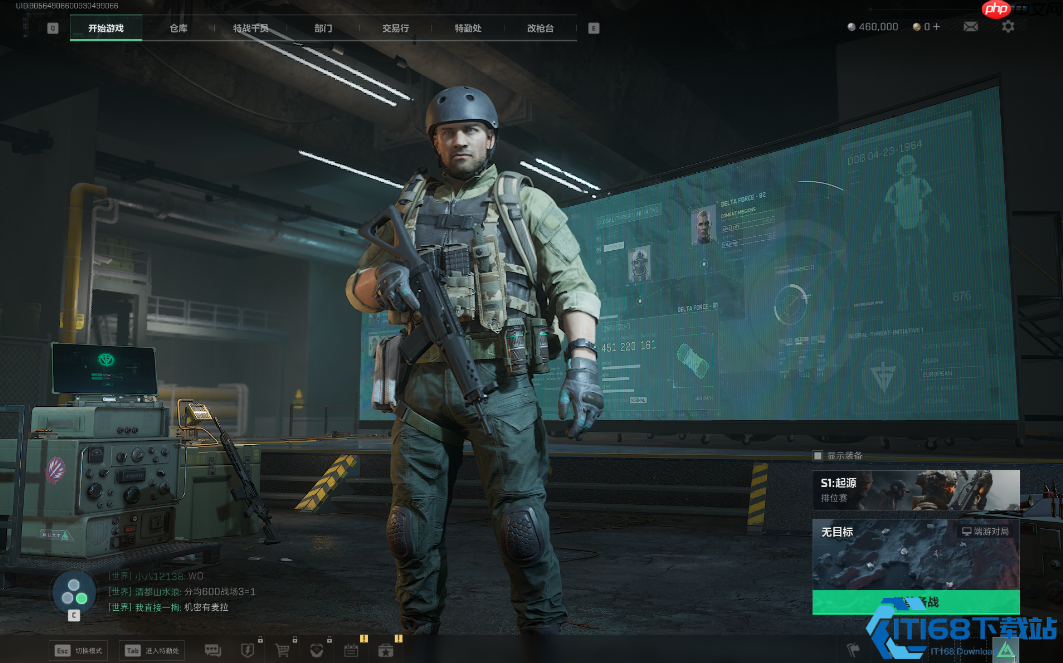Open the starred gift box icon
Viewport: 1063px width, 663px height.
pos(386,650)
